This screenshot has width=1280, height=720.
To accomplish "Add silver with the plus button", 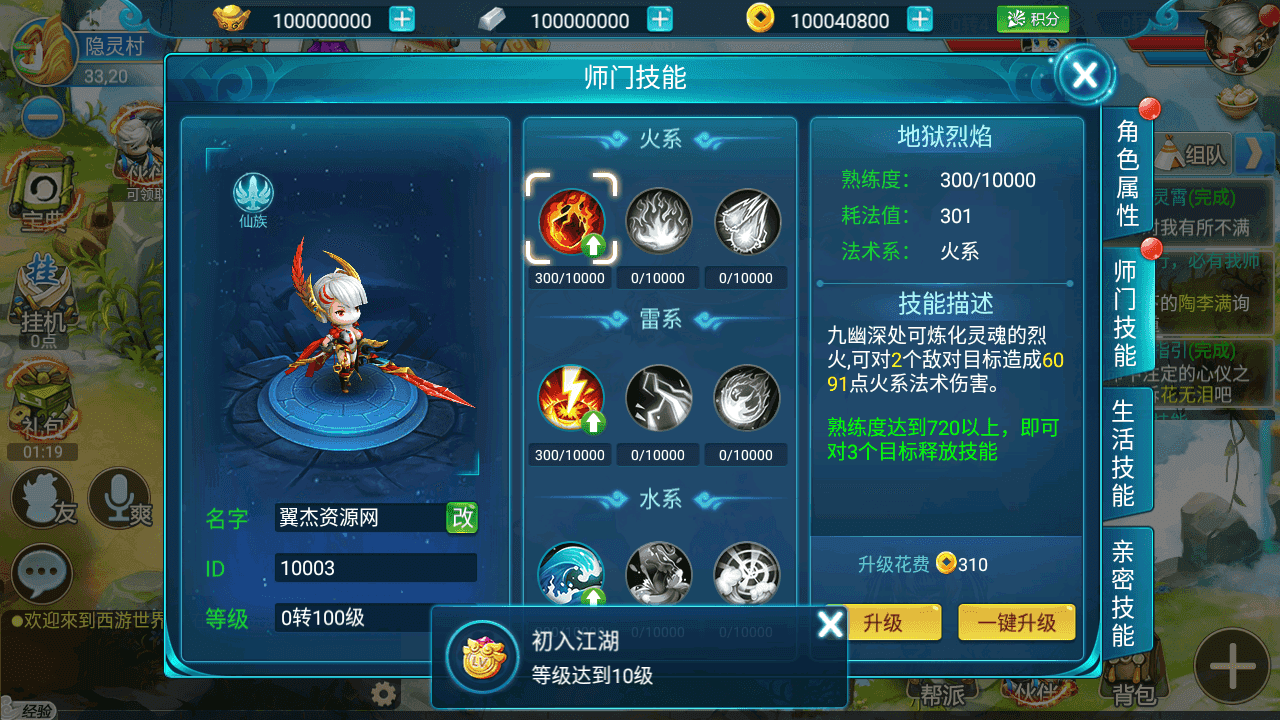I will (x=660, y=20).
